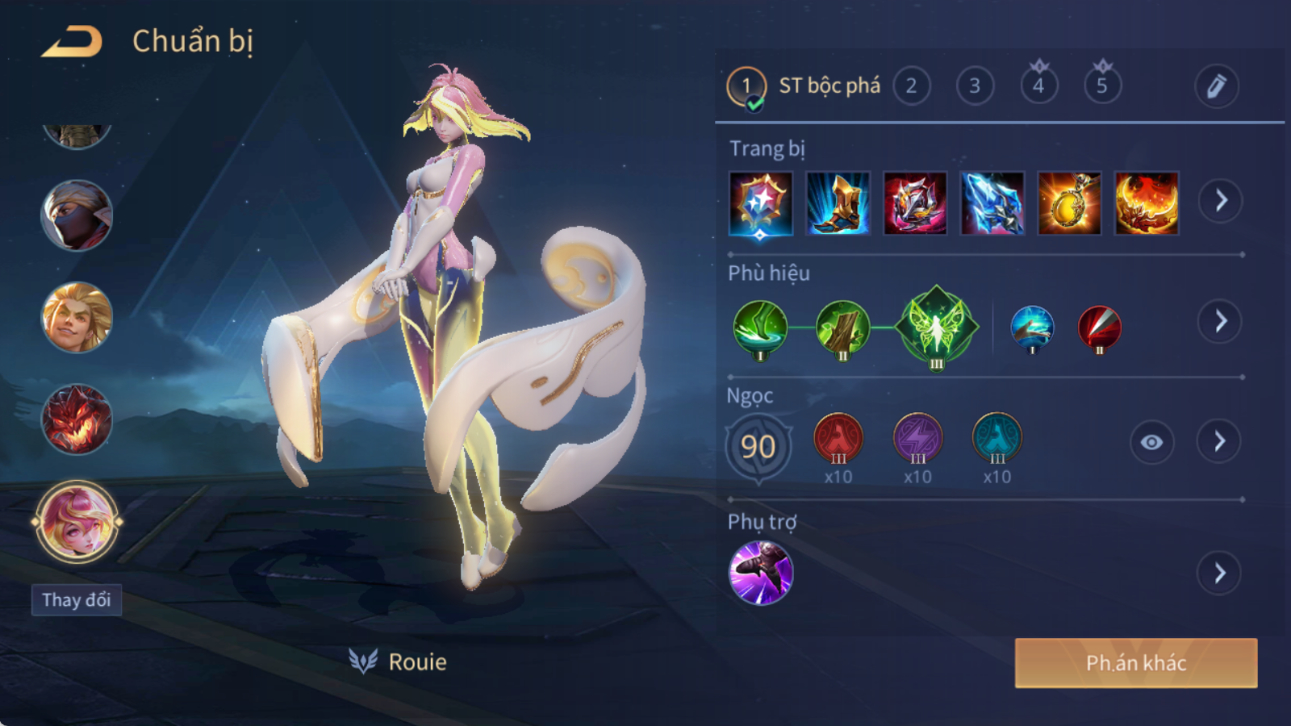The image size is (1291, 726).
Task: Select the masked ninja hero portrait
Action: (x=76, y=216)
